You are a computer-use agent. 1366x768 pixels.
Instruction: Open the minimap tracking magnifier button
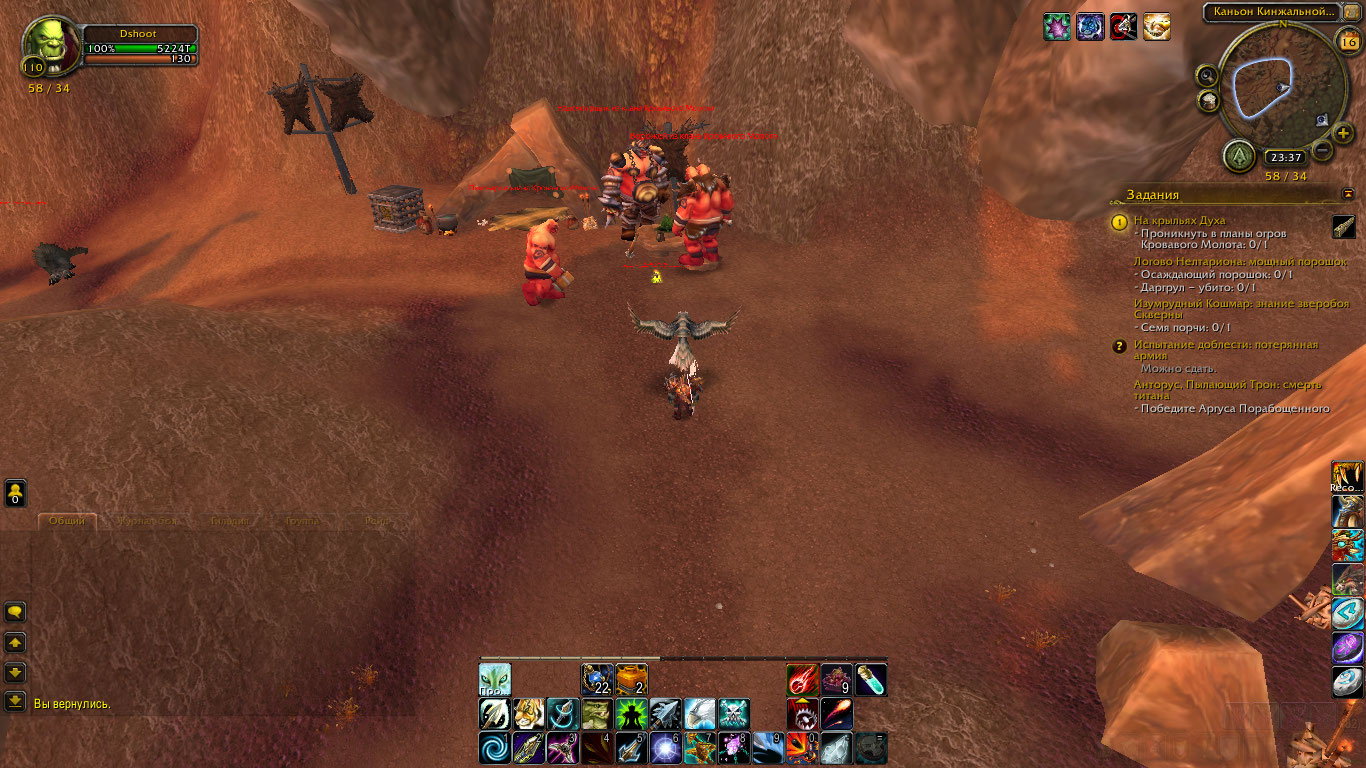coord(1208,75)
